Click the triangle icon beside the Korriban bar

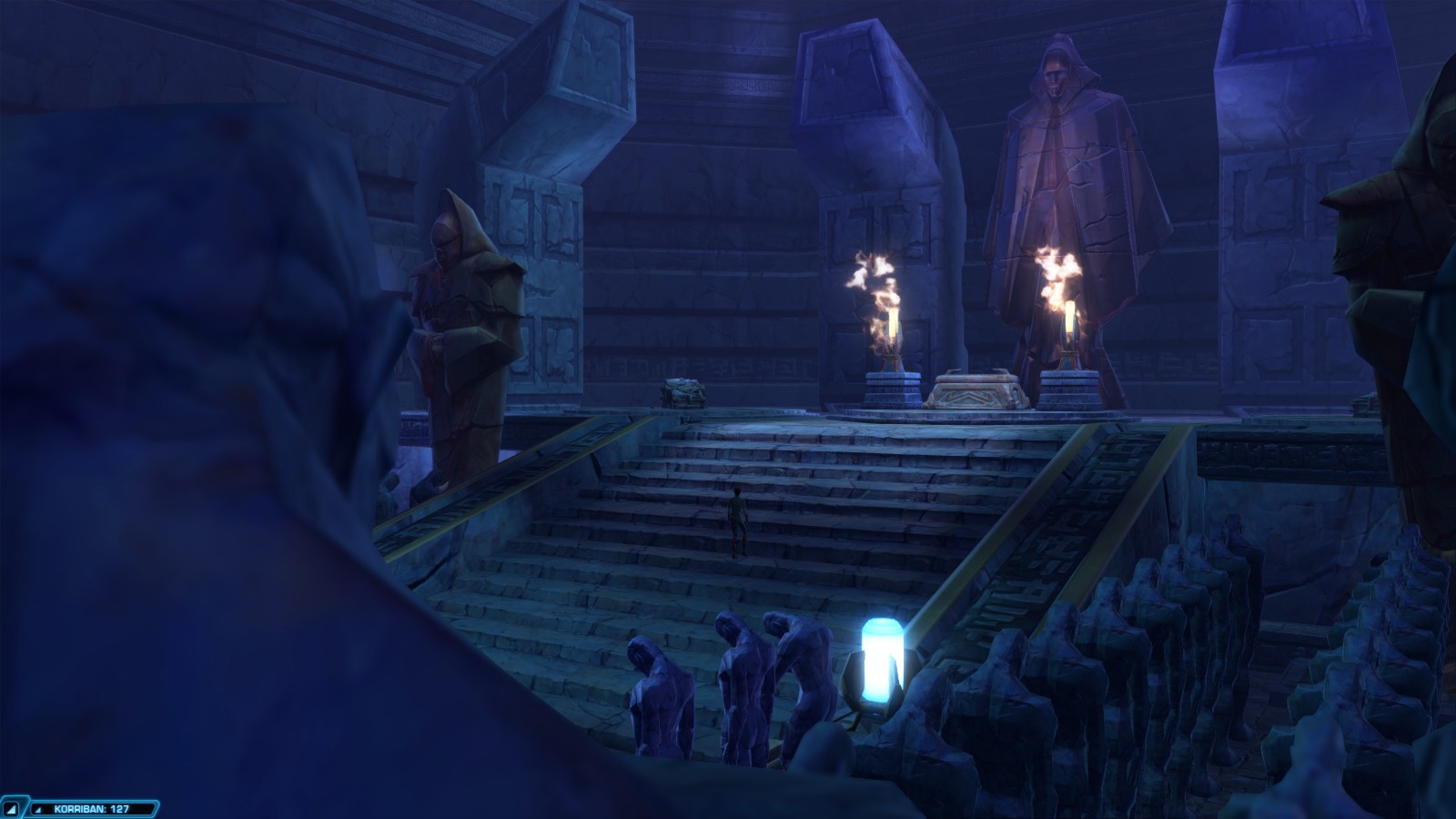click(x=12, y=808)
